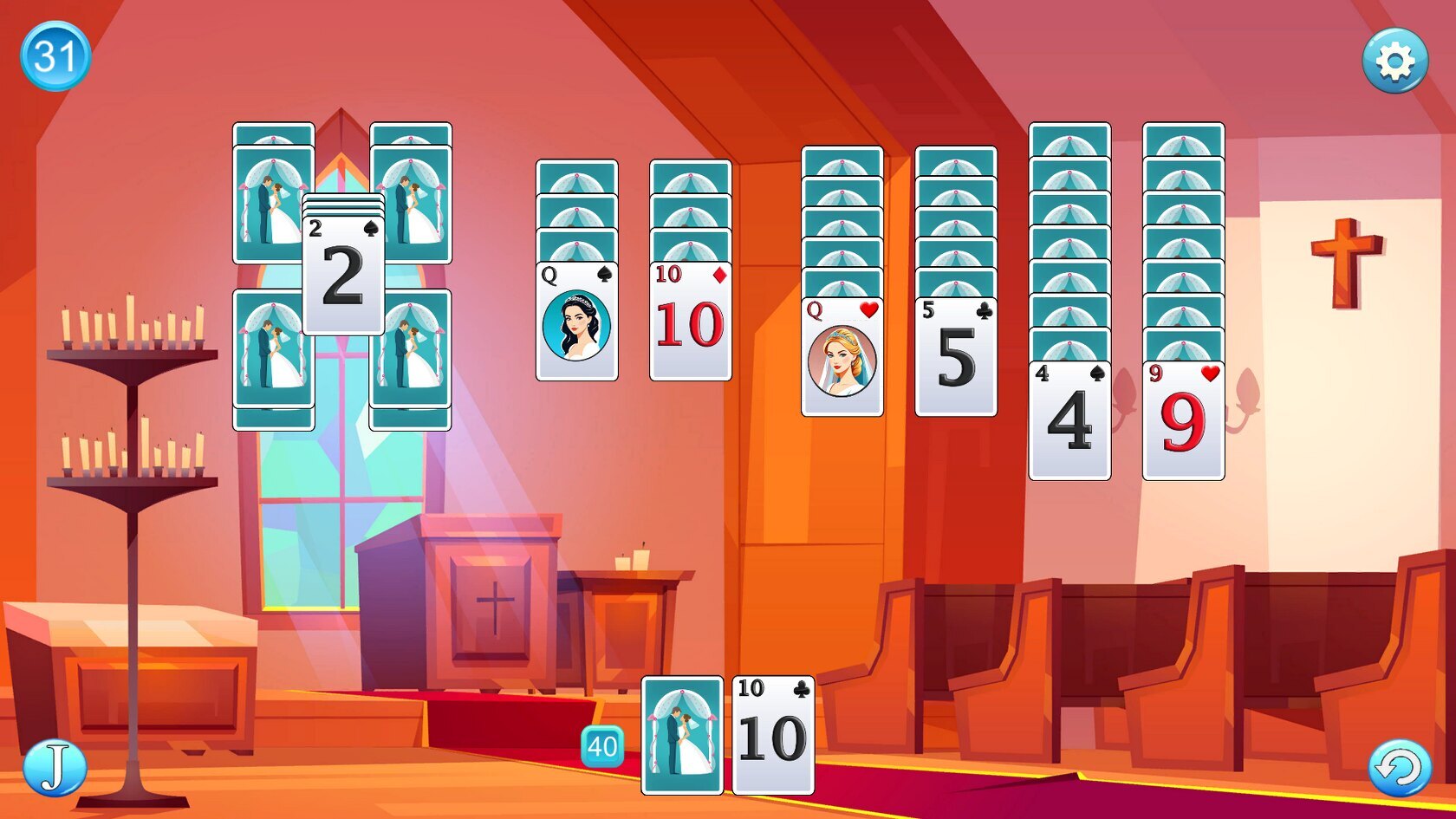This screenshot has height=819, width=1456.
Task: Select the 2 of spades card
Action: click(x=343, y=275)
